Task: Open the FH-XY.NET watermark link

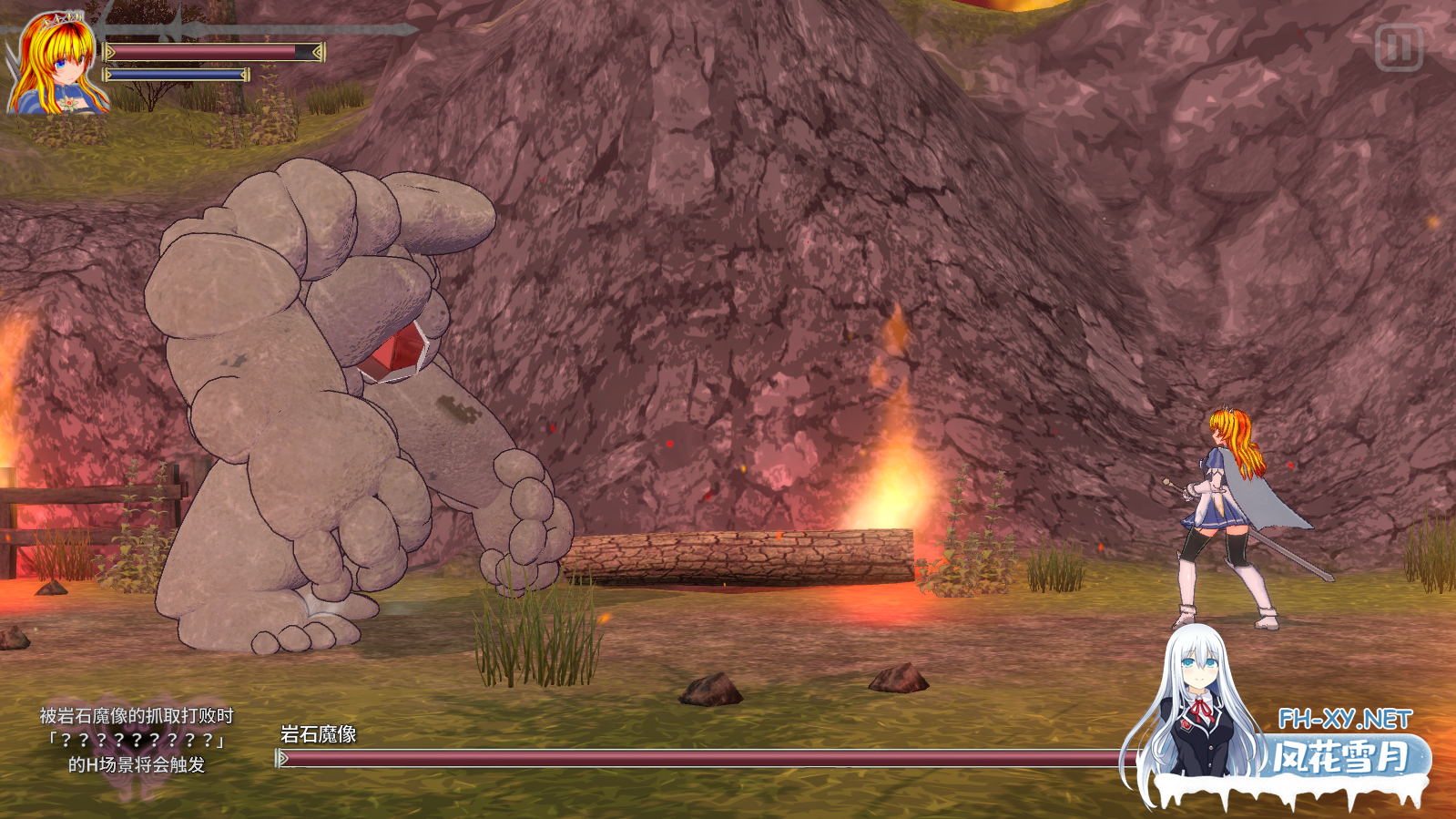Action: [x=1345, y=720]
